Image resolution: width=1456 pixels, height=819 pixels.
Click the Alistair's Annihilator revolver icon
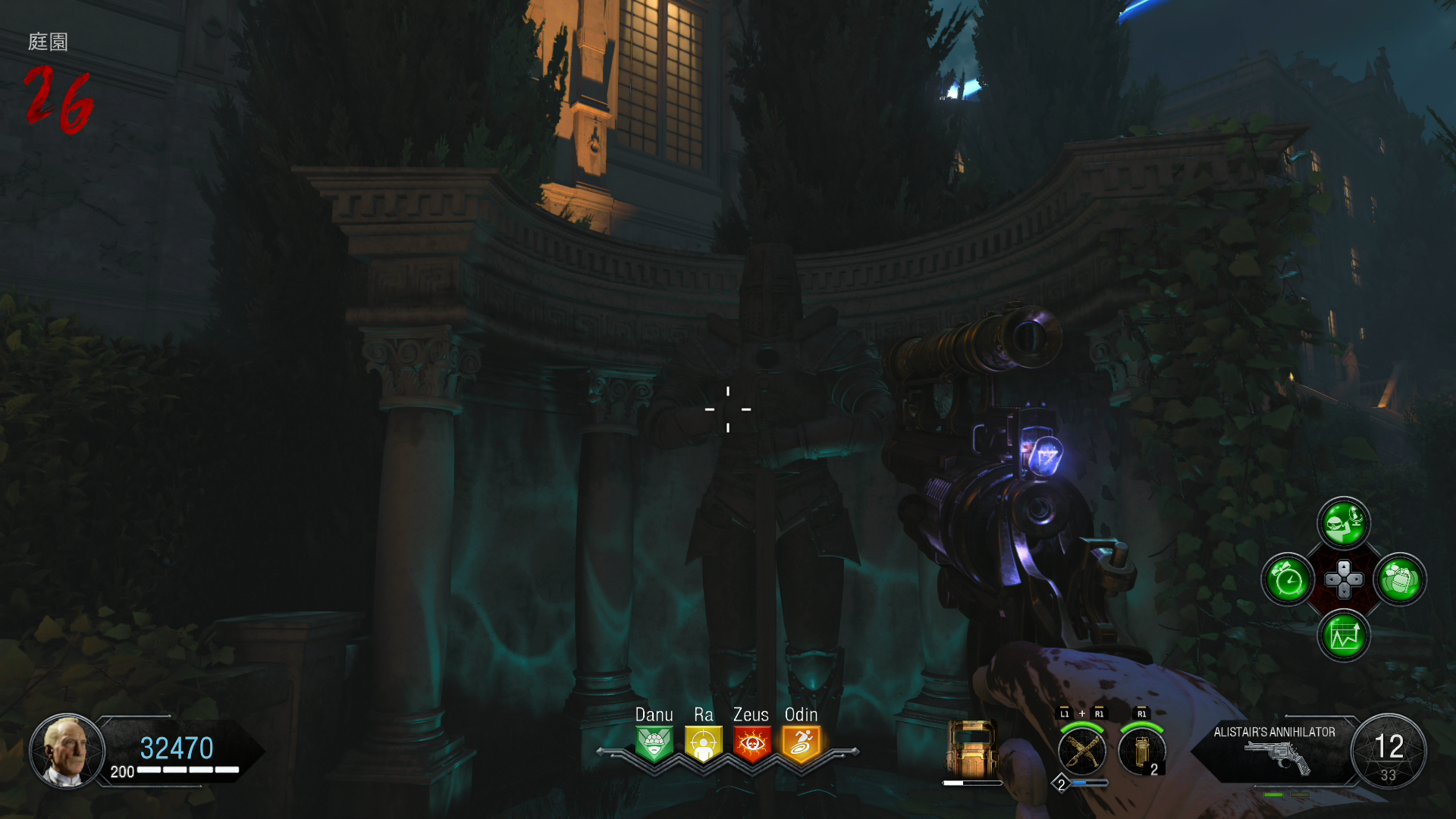point(1278,758)
